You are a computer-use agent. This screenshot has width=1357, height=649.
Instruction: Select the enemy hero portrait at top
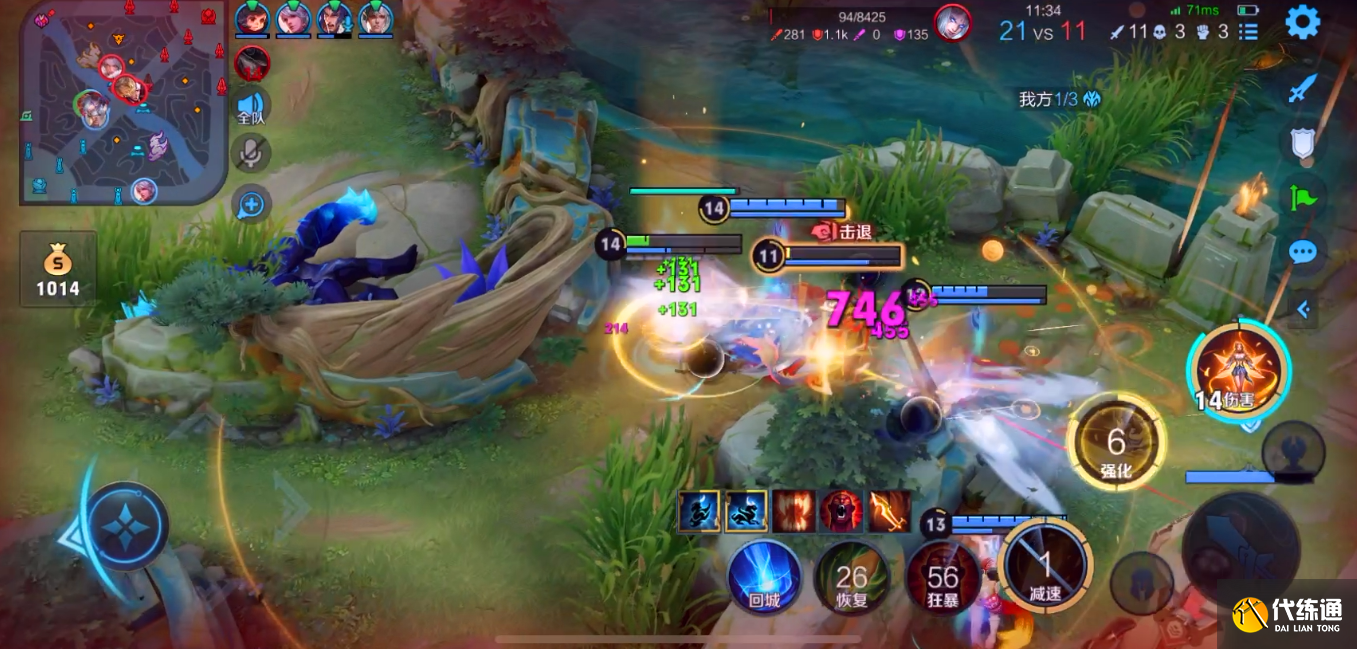(x=951, y=22)
